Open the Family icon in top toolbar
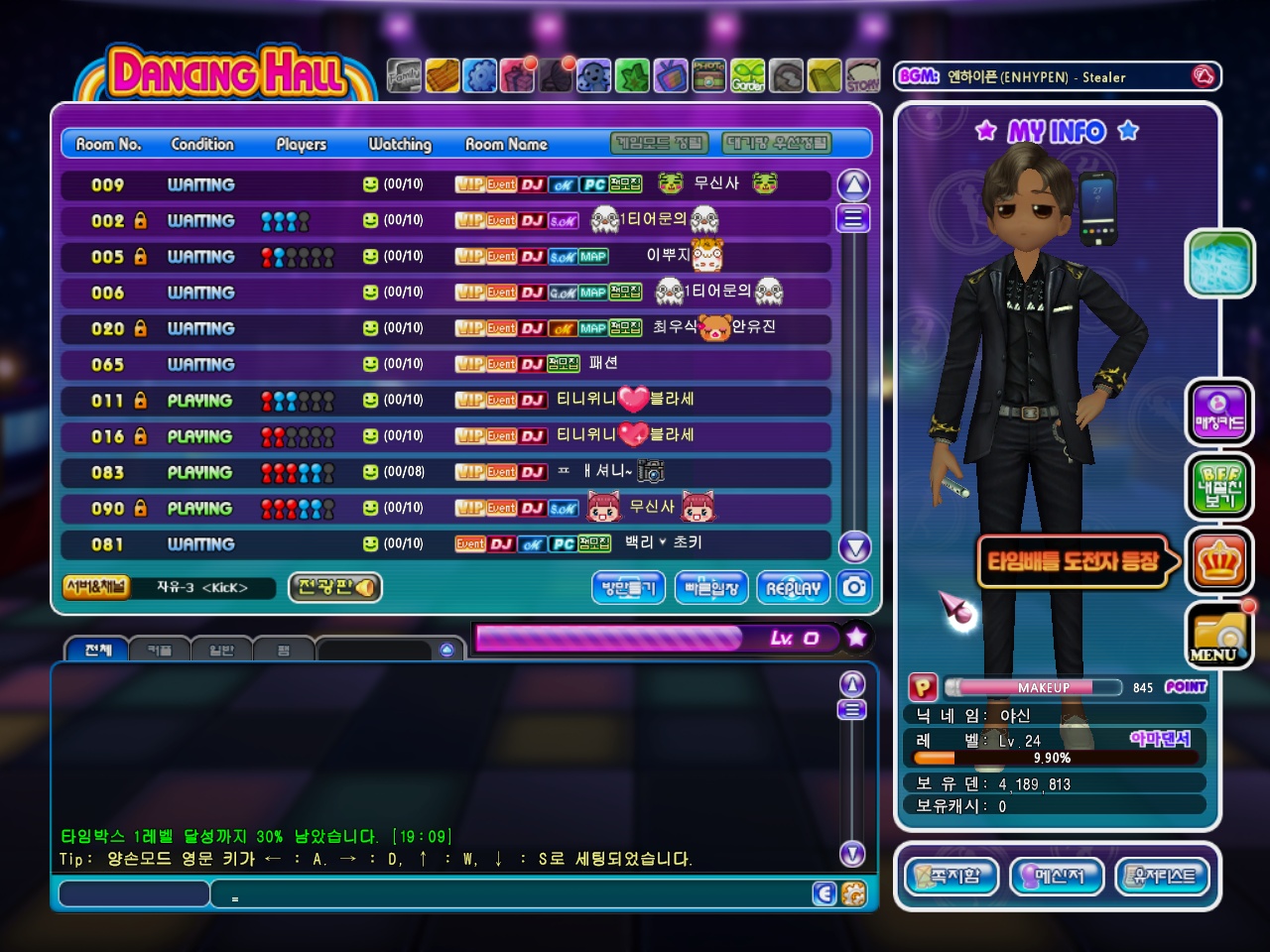The height and width of the screenshot is (952, 1270). click(404, 75)
